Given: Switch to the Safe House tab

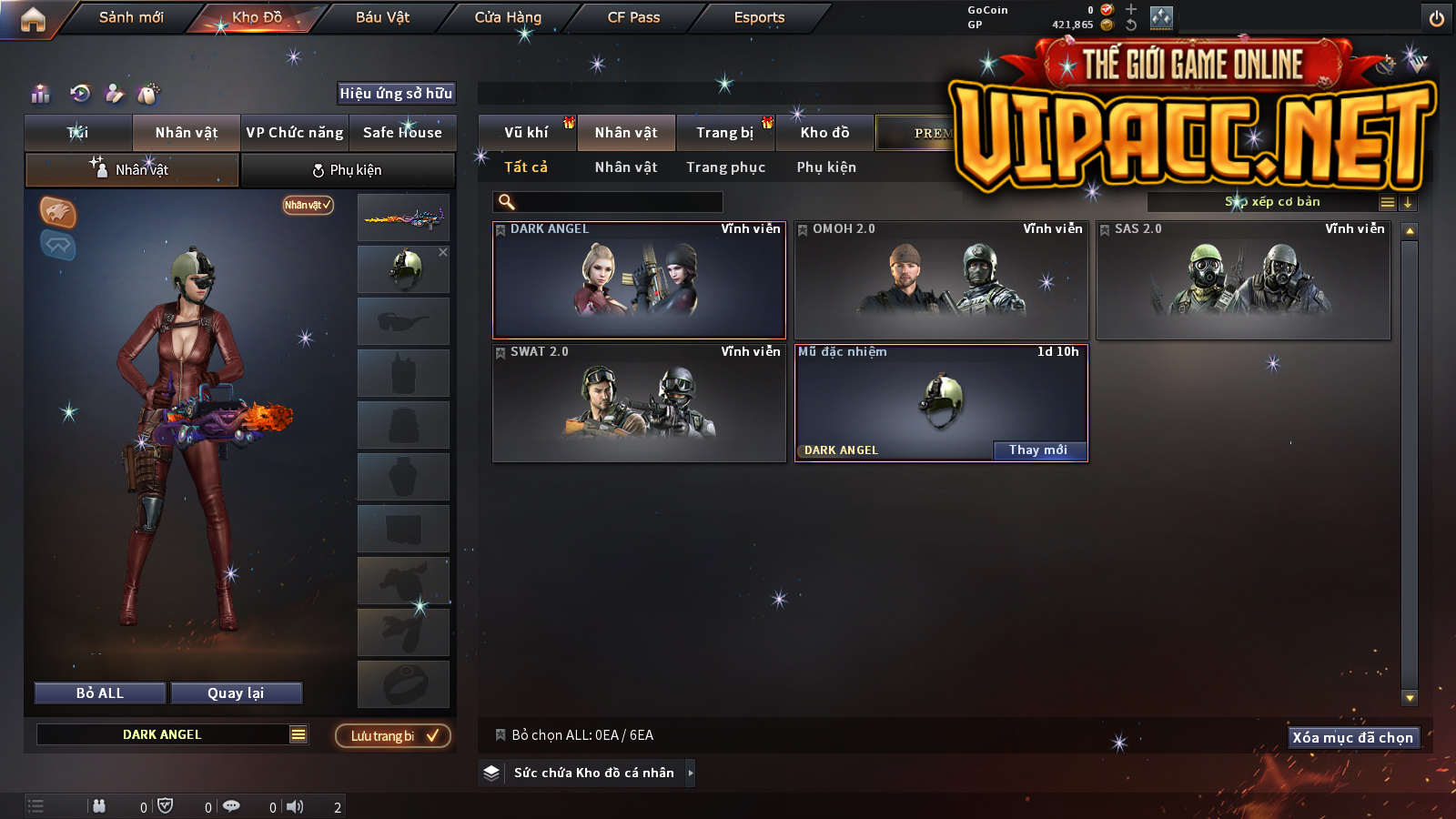Looking at the screenshot, I should (402, 133).
